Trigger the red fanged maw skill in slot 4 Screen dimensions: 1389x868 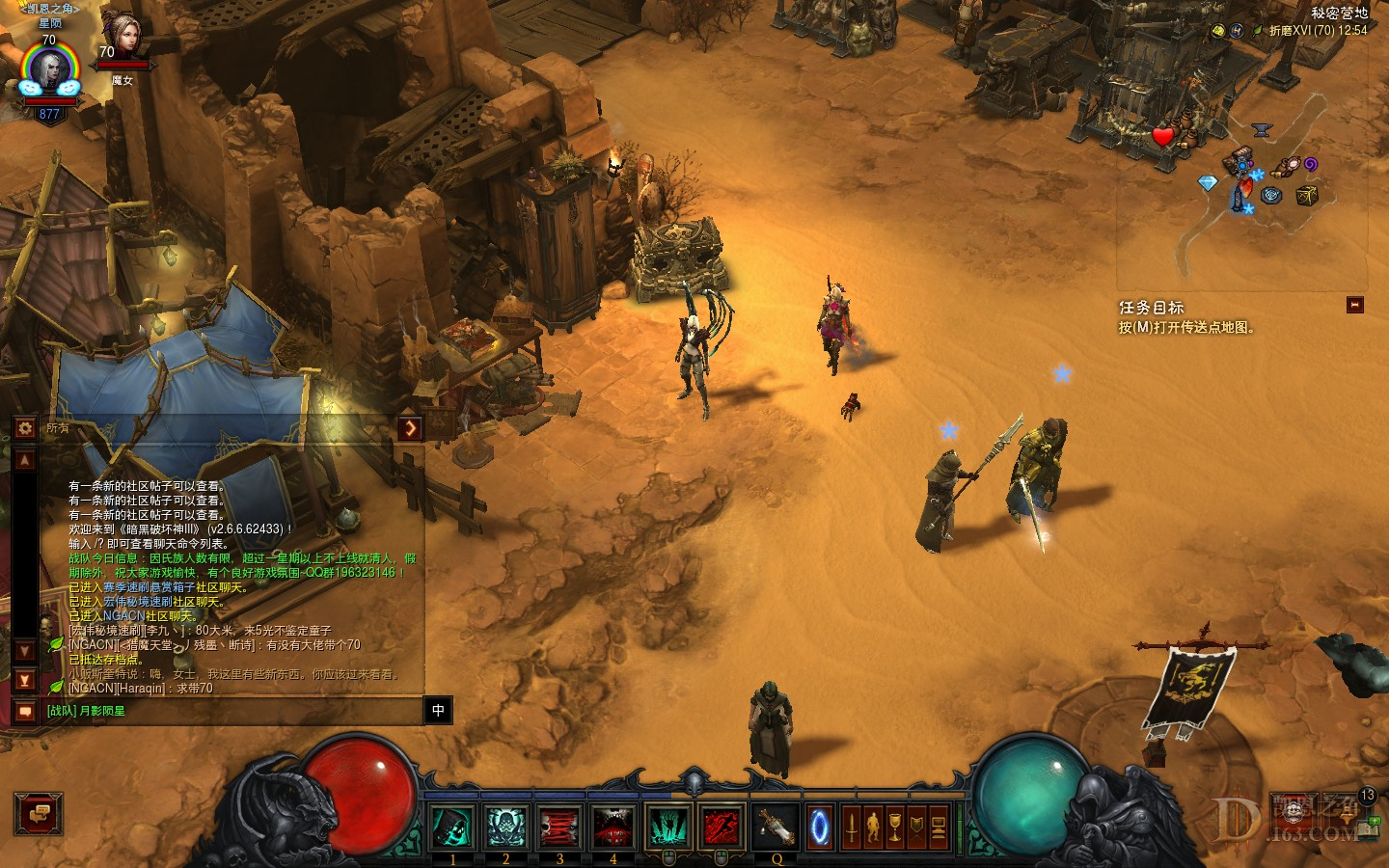(x=613, y=827)
